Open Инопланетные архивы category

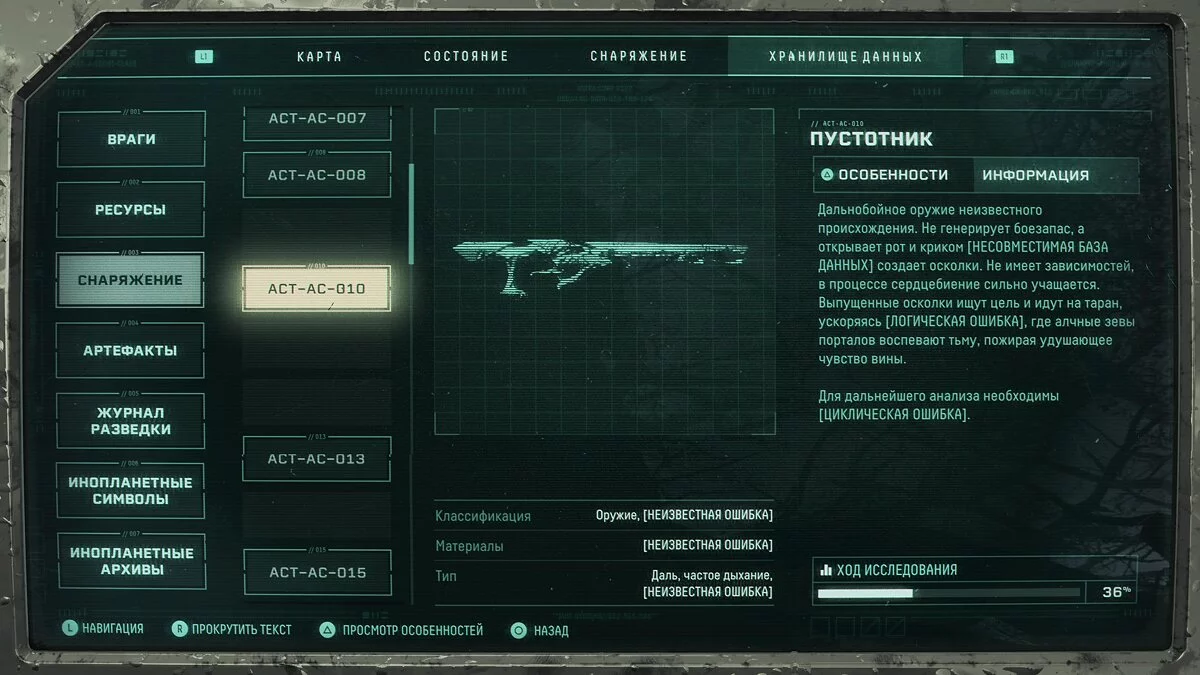[131, 561]
